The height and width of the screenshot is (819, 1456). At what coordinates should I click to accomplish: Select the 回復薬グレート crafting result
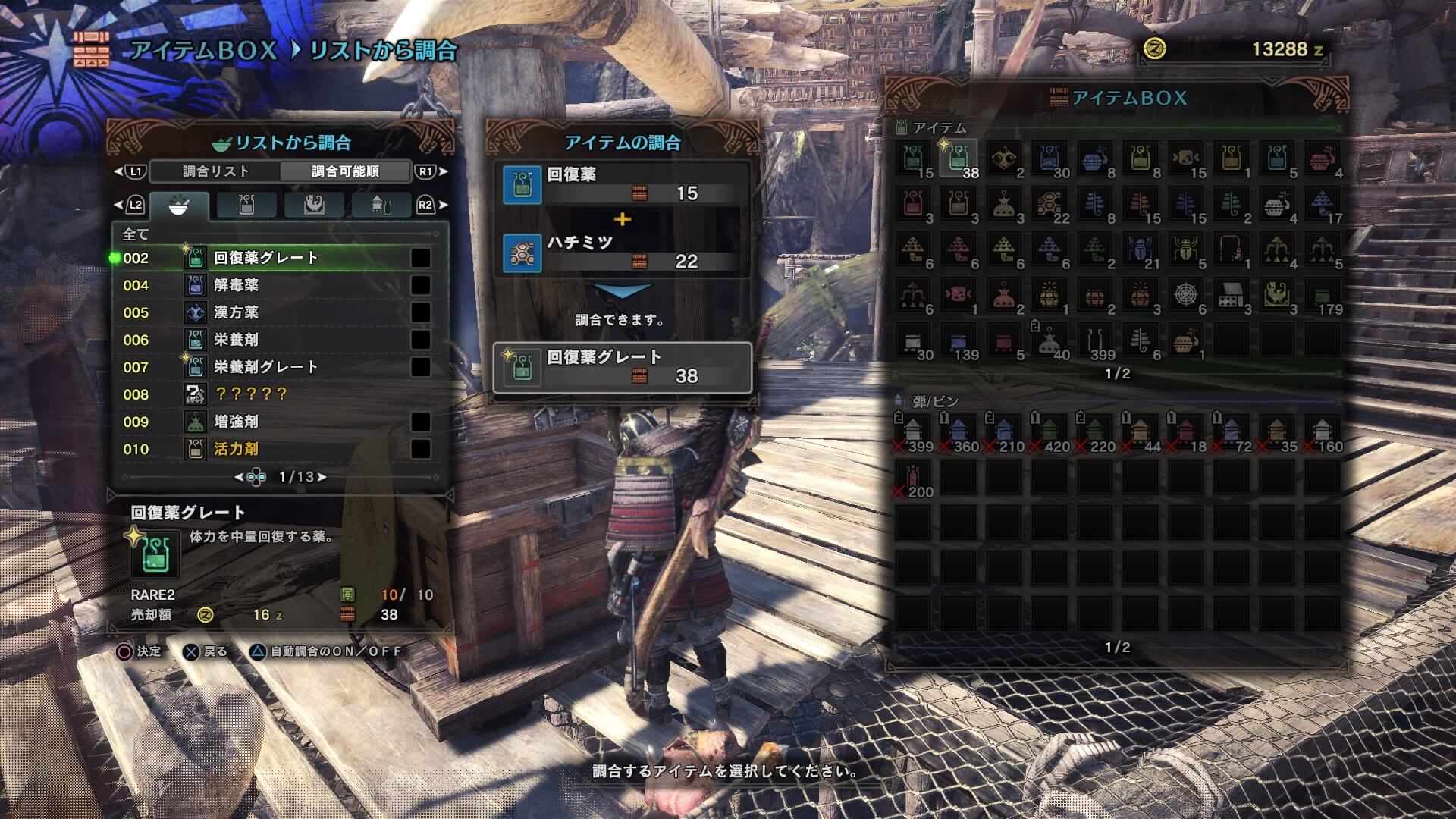622,367
